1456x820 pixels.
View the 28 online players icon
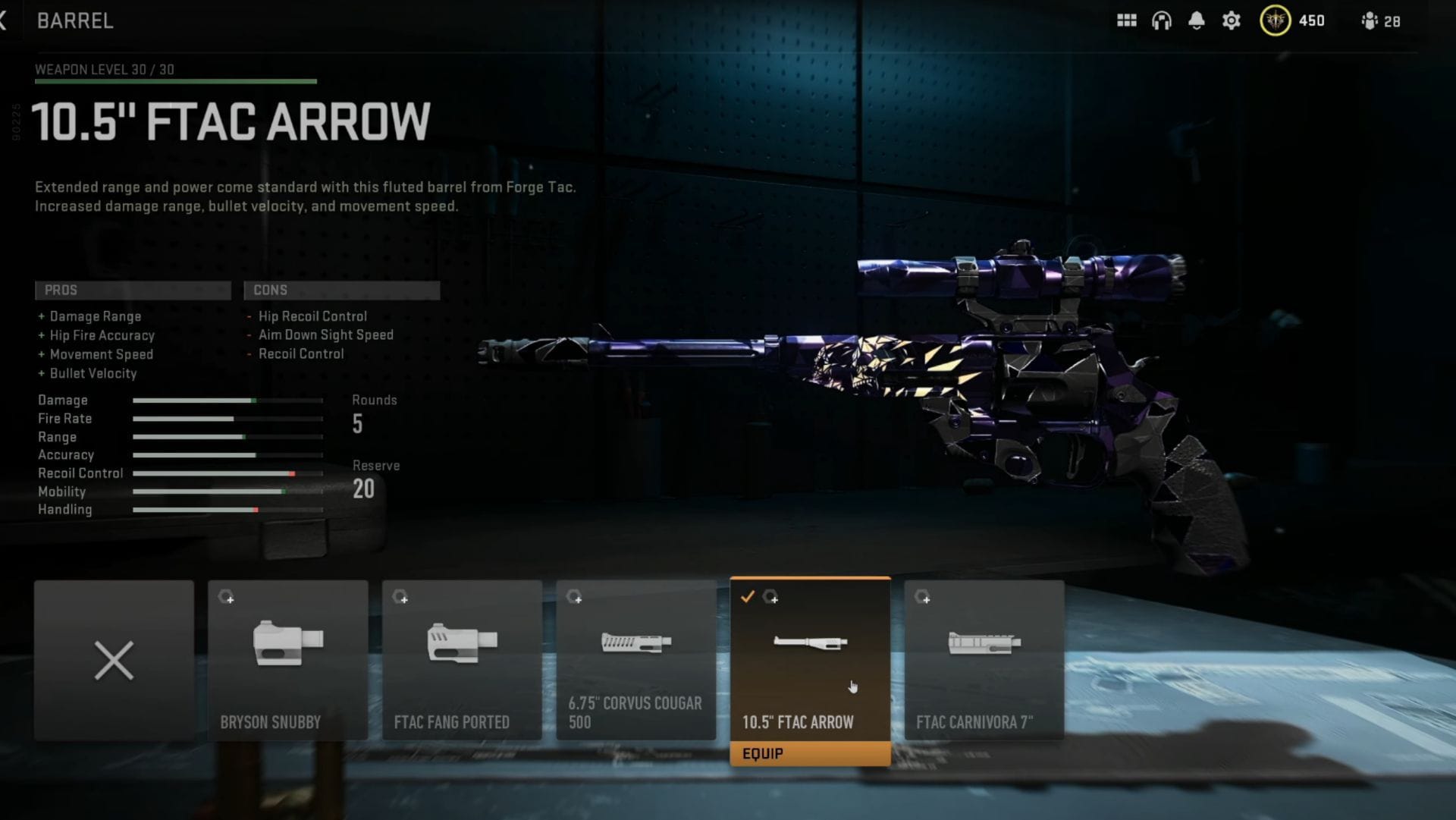(x=1370, y=20)
